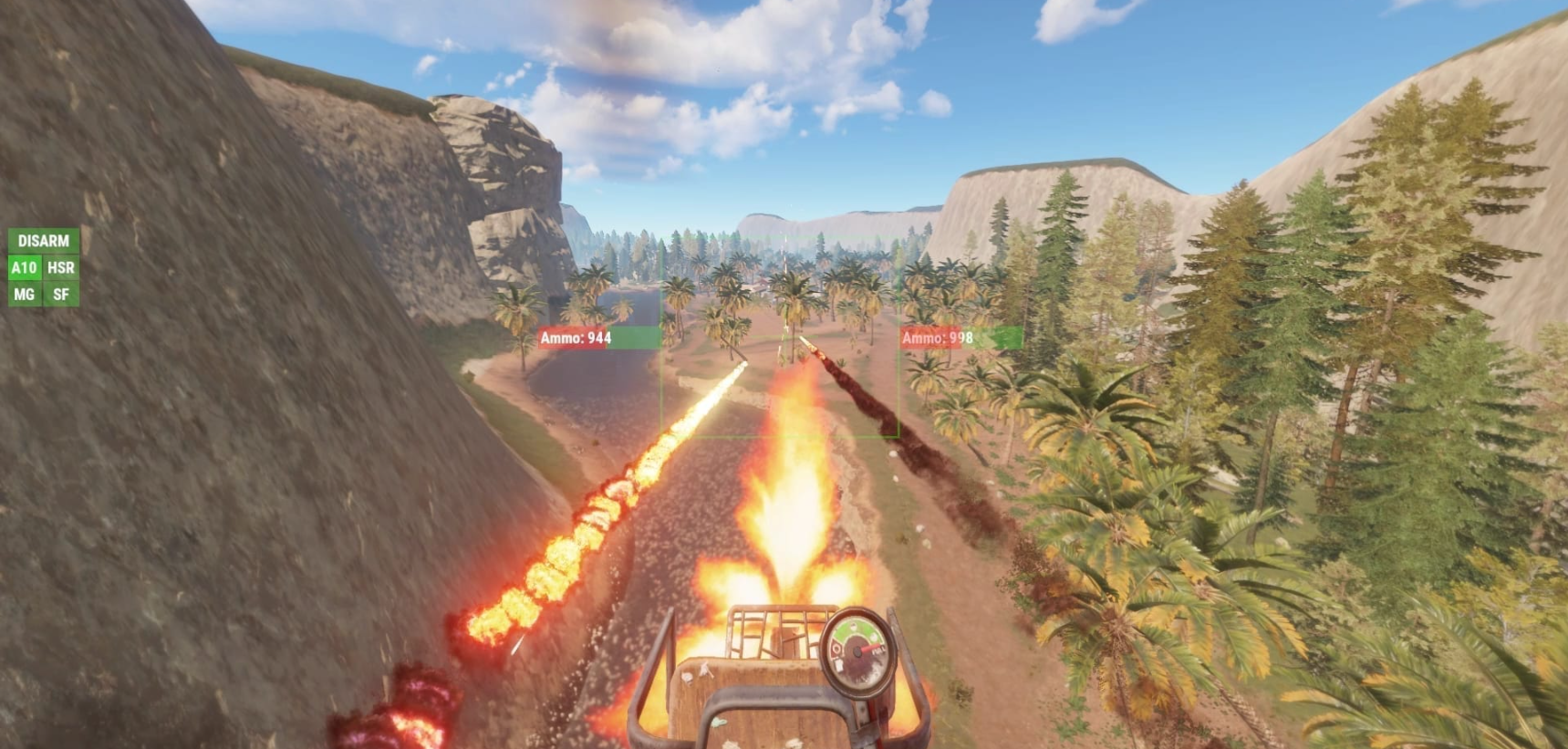1568x749 pixels.
Task: Activate the SF weapon option
Action: click(61, 294)
